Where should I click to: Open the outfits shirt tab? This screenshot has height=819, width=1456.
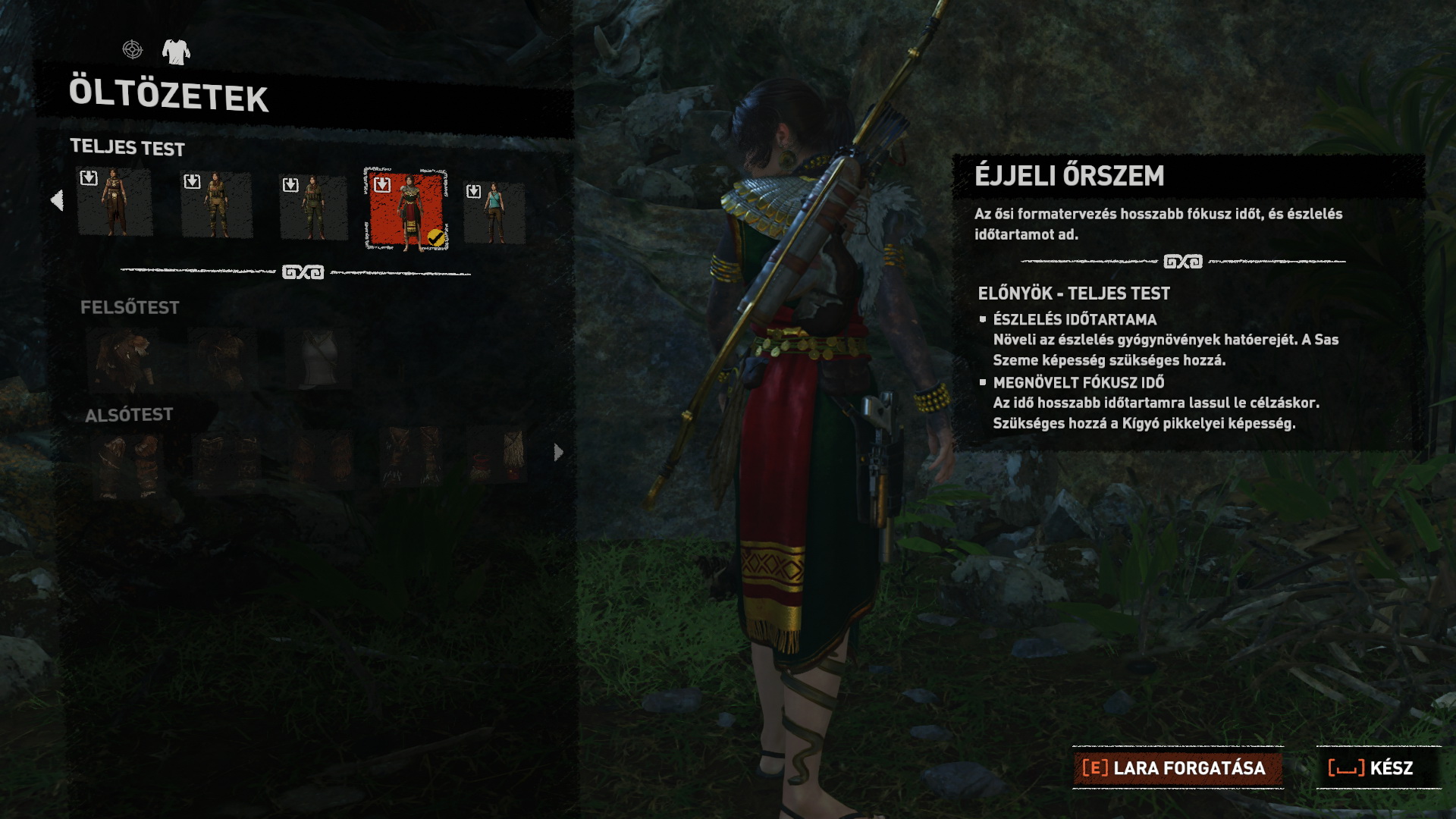pyautogui.click(x=176, y=51)
